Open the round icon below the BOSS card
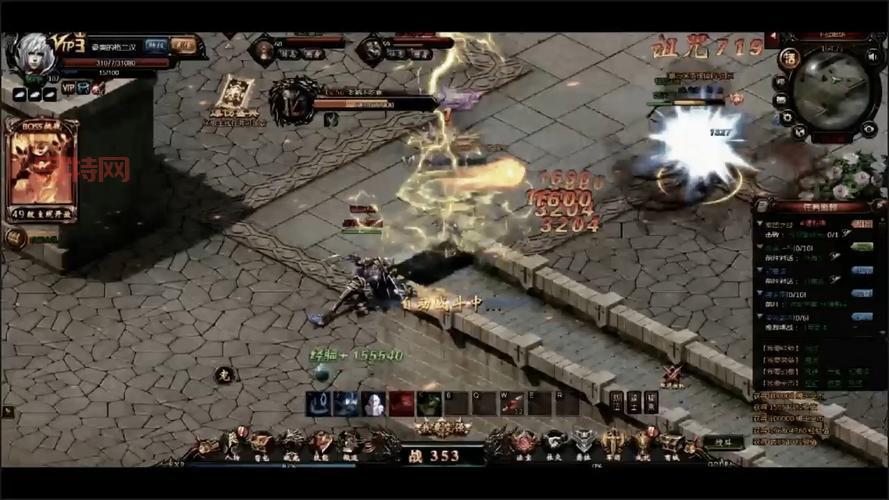 16,238
